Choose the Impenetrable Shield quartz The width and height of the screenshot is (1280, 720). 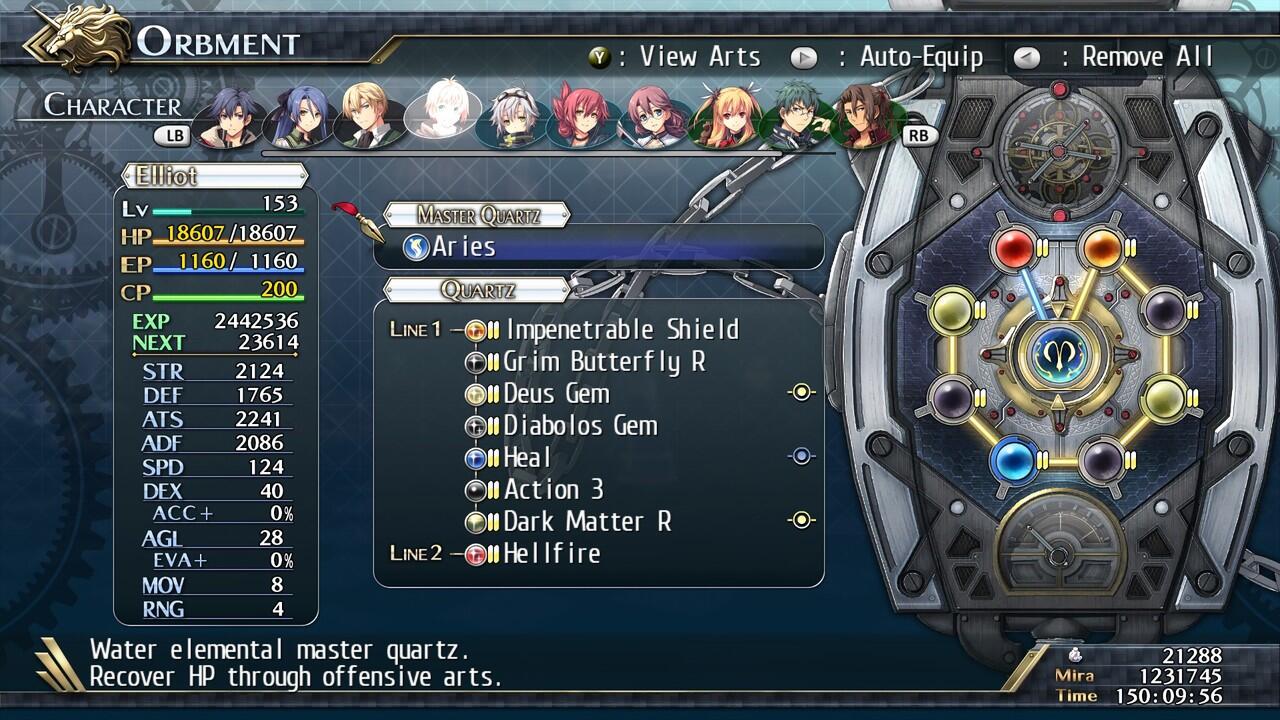(620, 329)
